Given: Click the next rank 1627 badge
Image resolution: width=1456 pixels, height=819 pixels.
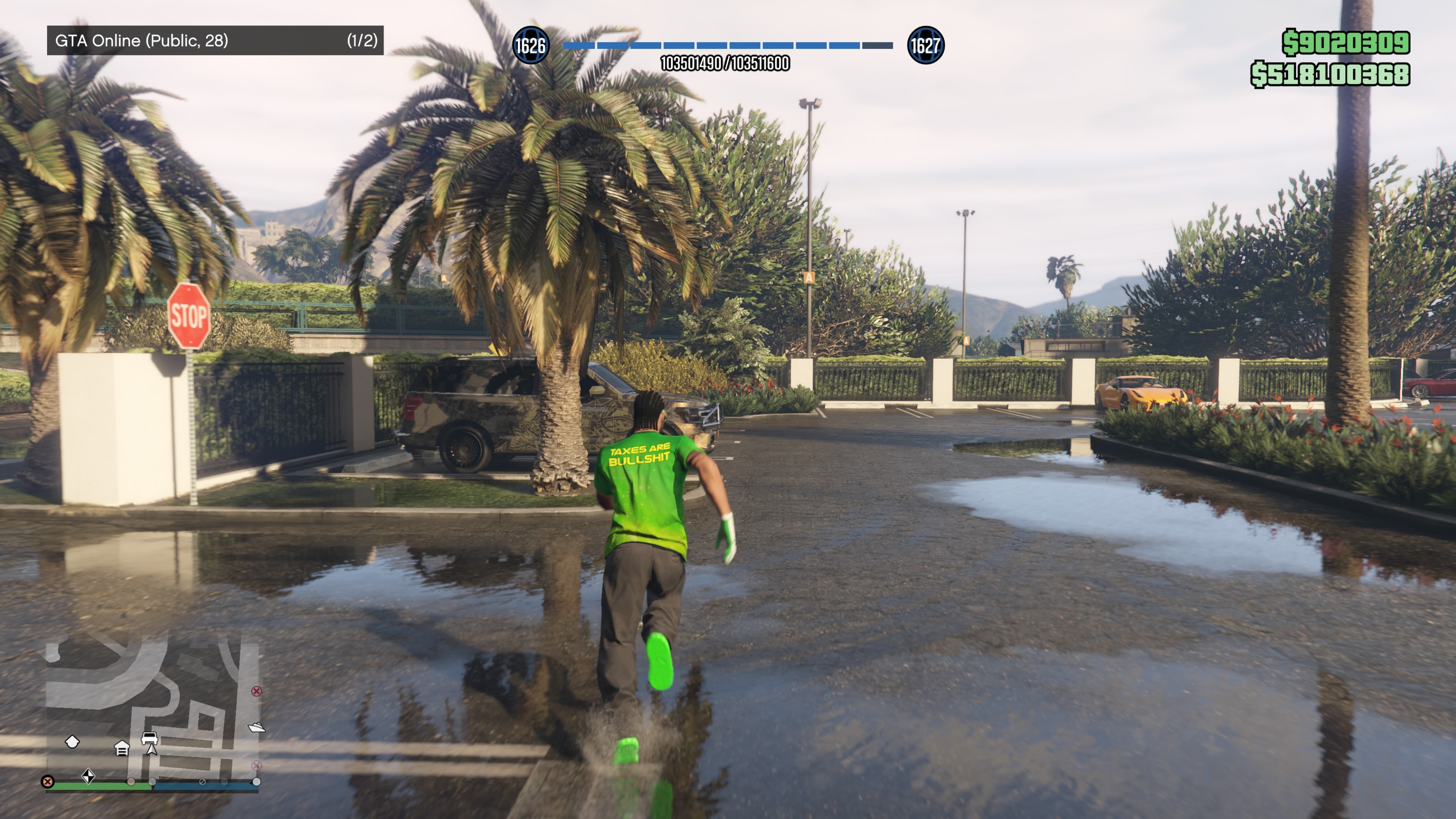Looking at the screenshot, I should coord(925,45).
